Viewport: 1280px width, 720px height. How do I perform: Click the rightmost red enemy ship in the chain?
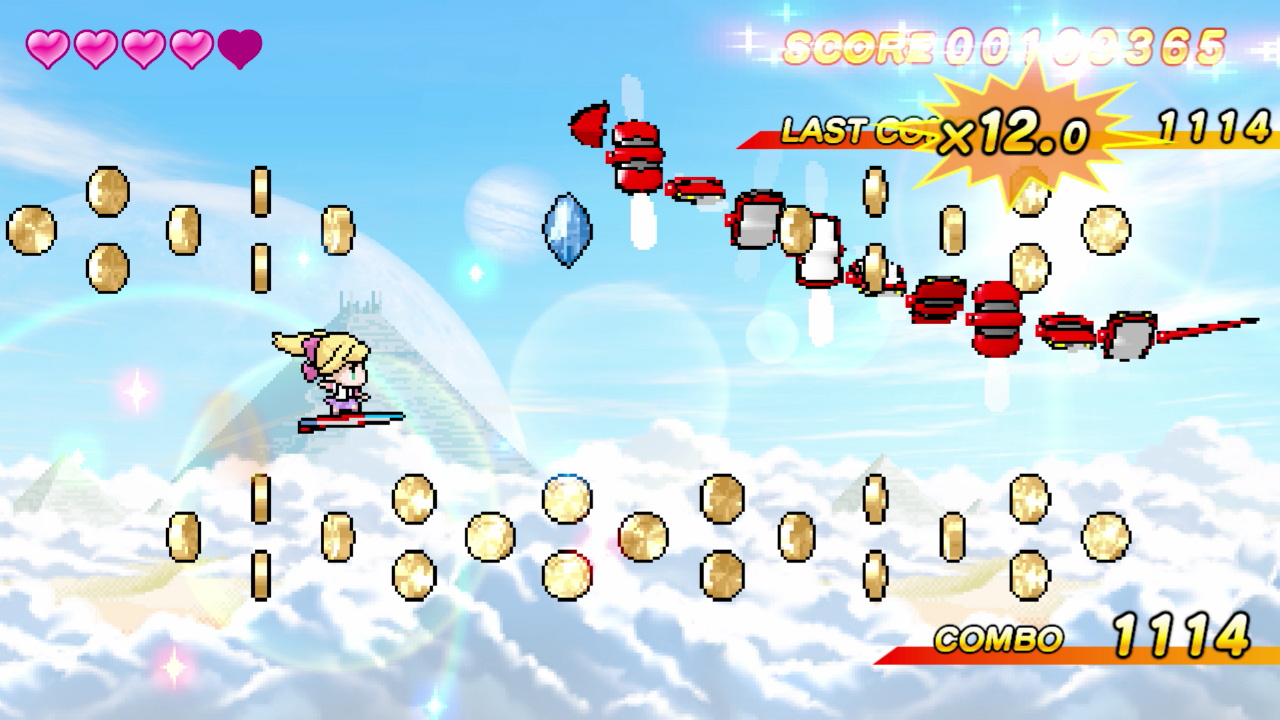click(x=1130, y=335)
